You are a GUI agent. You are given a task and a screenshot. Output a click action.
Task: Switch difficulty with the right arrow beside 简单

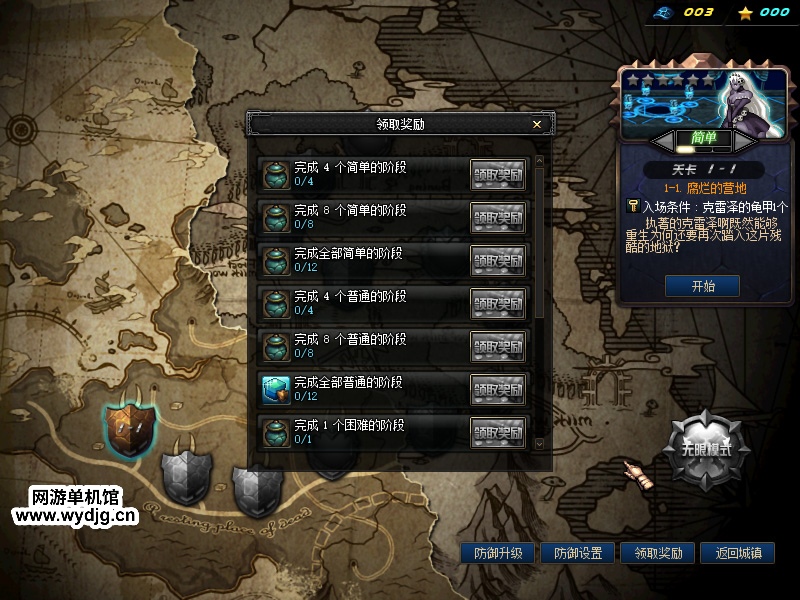click(x=747, y=138)
